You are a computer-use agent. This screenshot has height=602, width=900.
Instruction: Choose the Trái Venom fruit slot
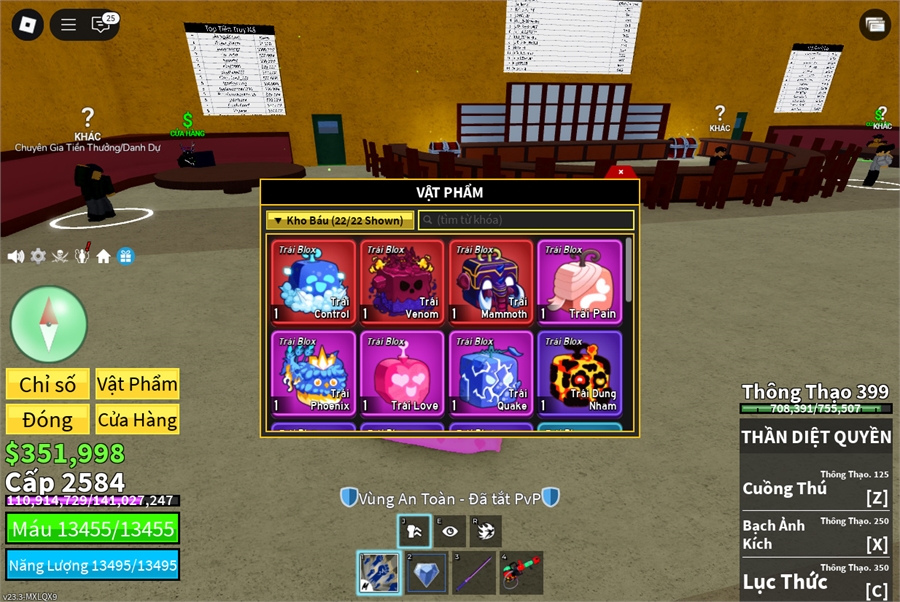click(x=402, y=283)
